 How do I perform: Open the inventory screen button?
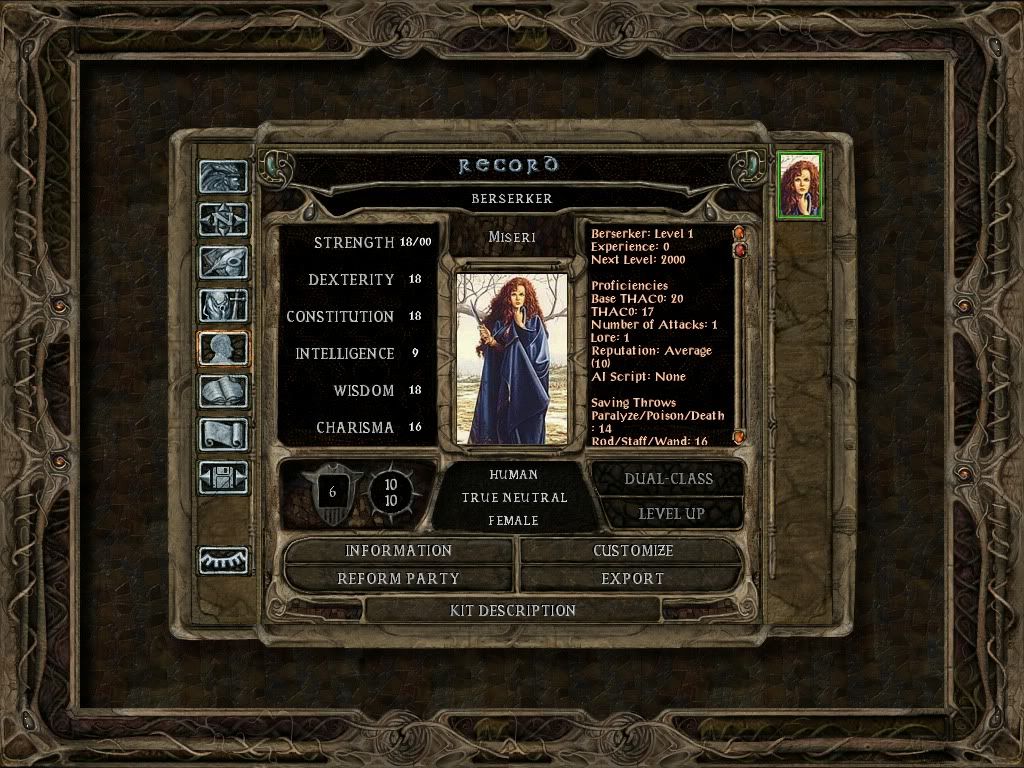tap(223, 305)
